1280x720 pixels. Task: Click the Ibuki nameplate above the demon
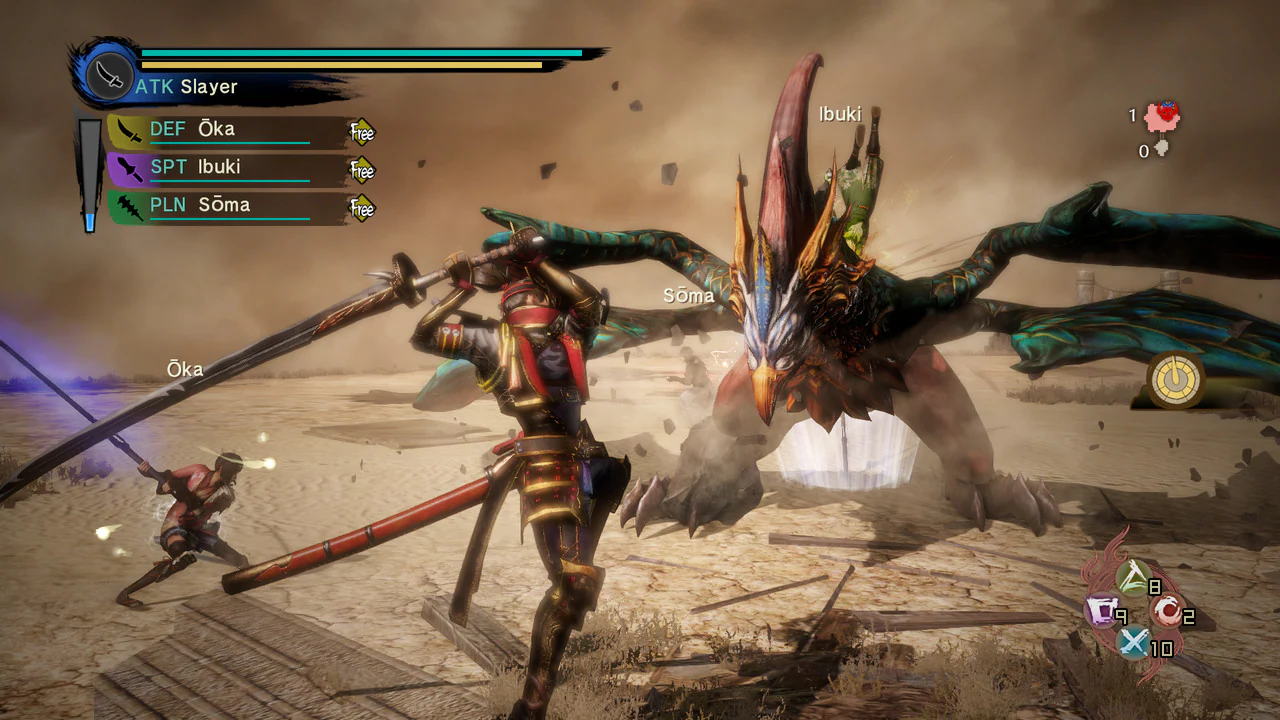click(839, 114)
